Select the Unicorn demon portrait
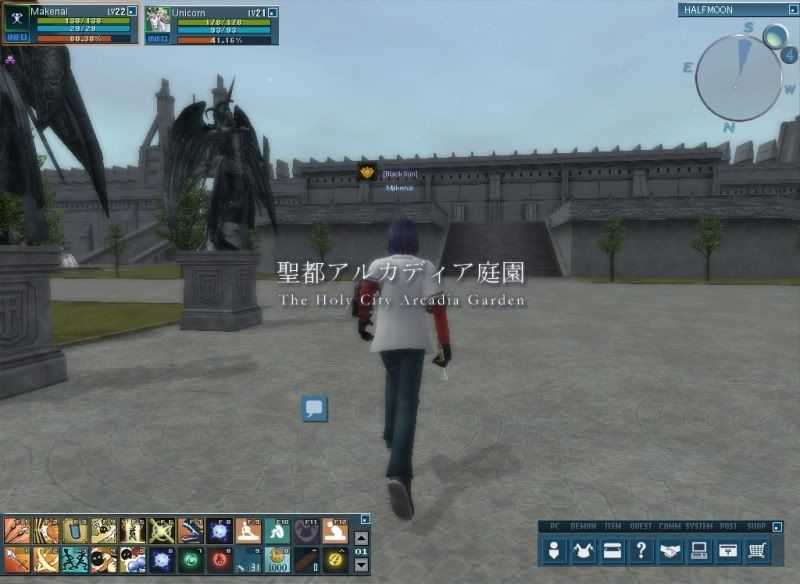 coord(158,20)
